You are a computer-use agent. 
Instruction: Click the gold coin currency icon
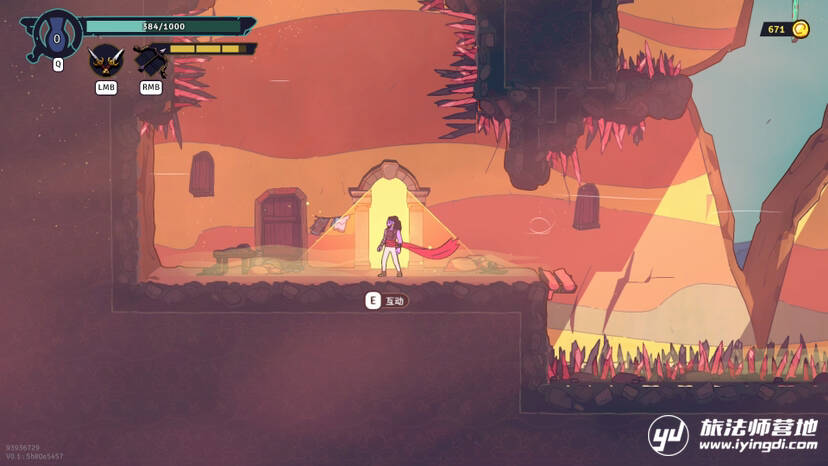[799, 29]
